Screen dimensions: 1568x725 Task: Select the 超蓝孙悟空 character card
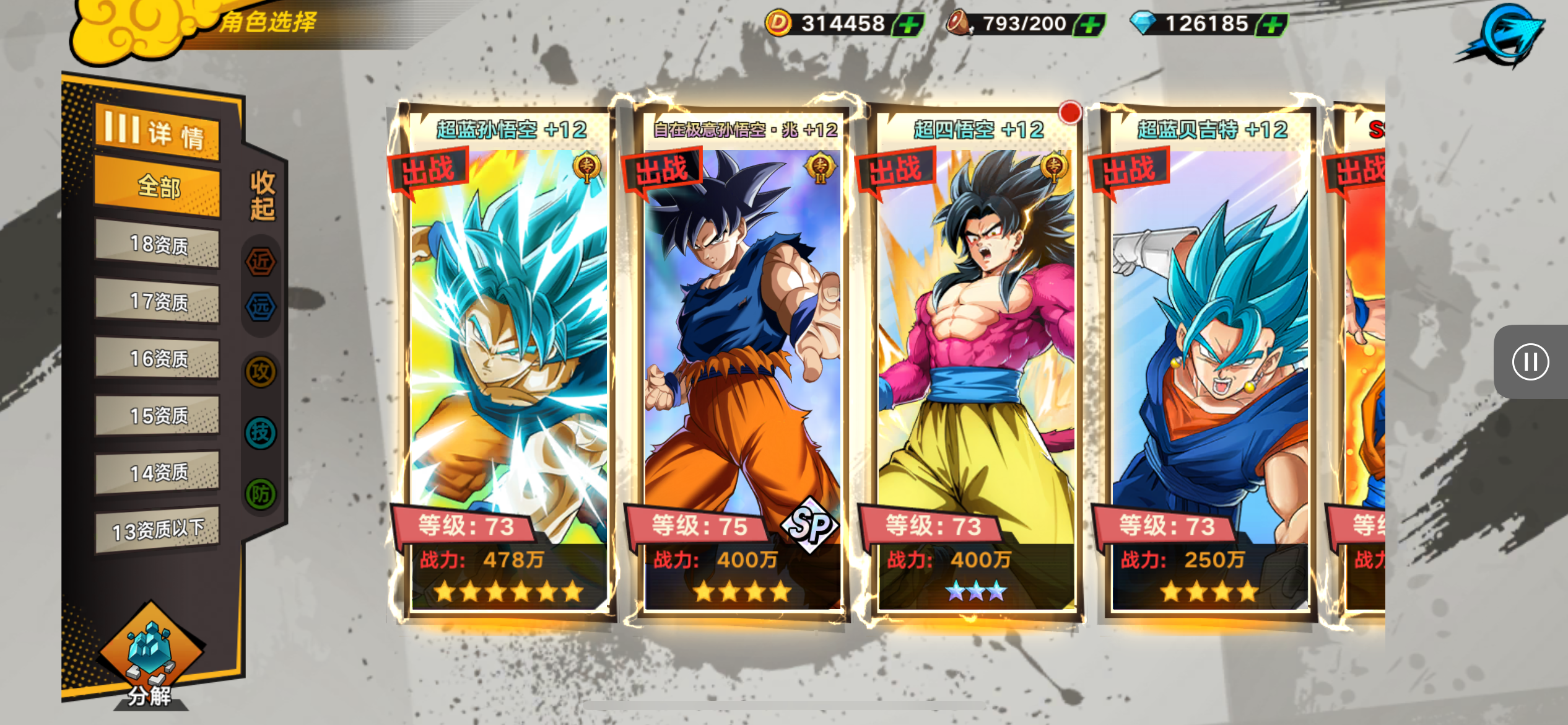(x=508, y=359)
